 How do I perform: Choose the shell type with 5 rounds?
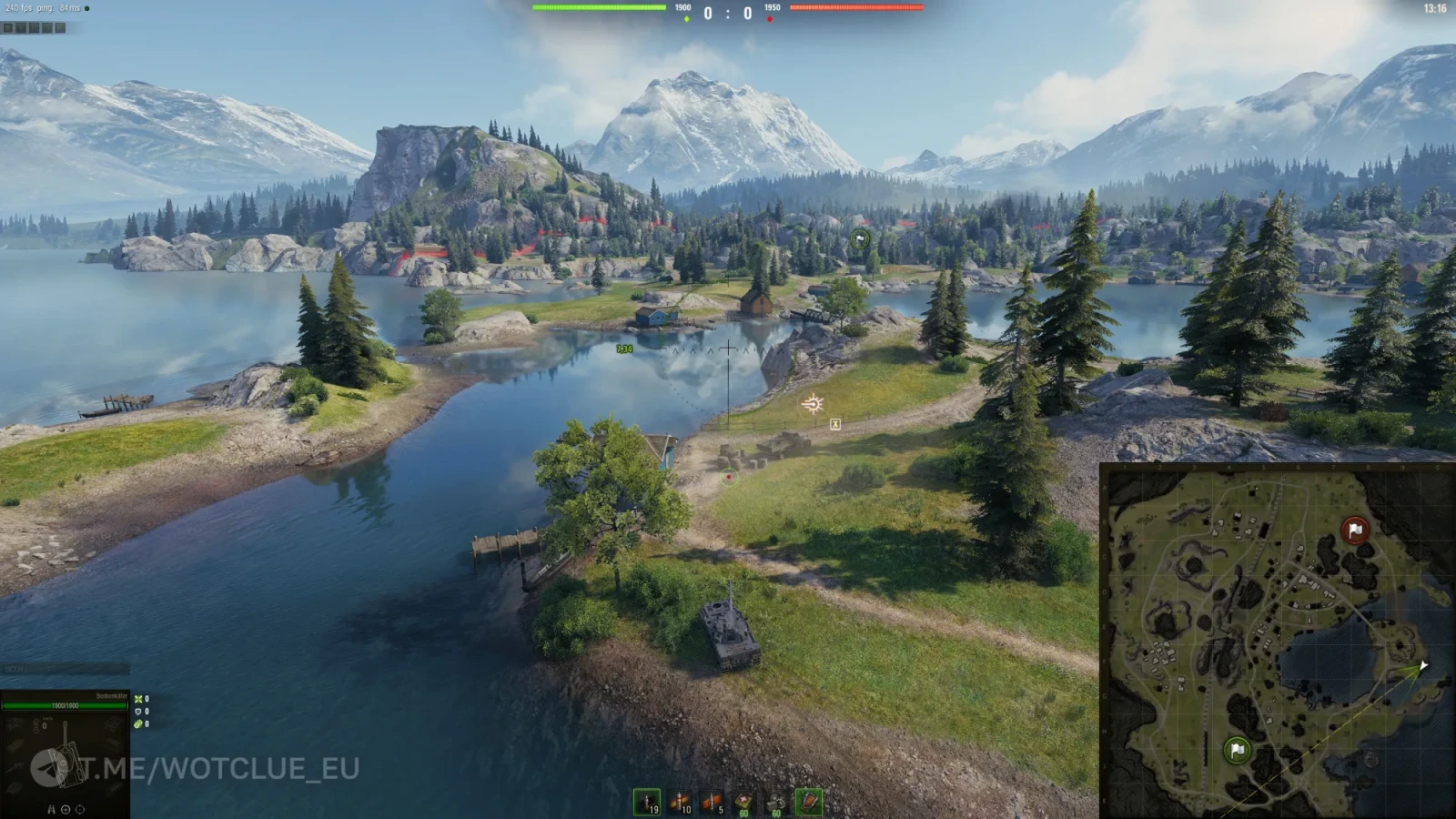point(712,802)
